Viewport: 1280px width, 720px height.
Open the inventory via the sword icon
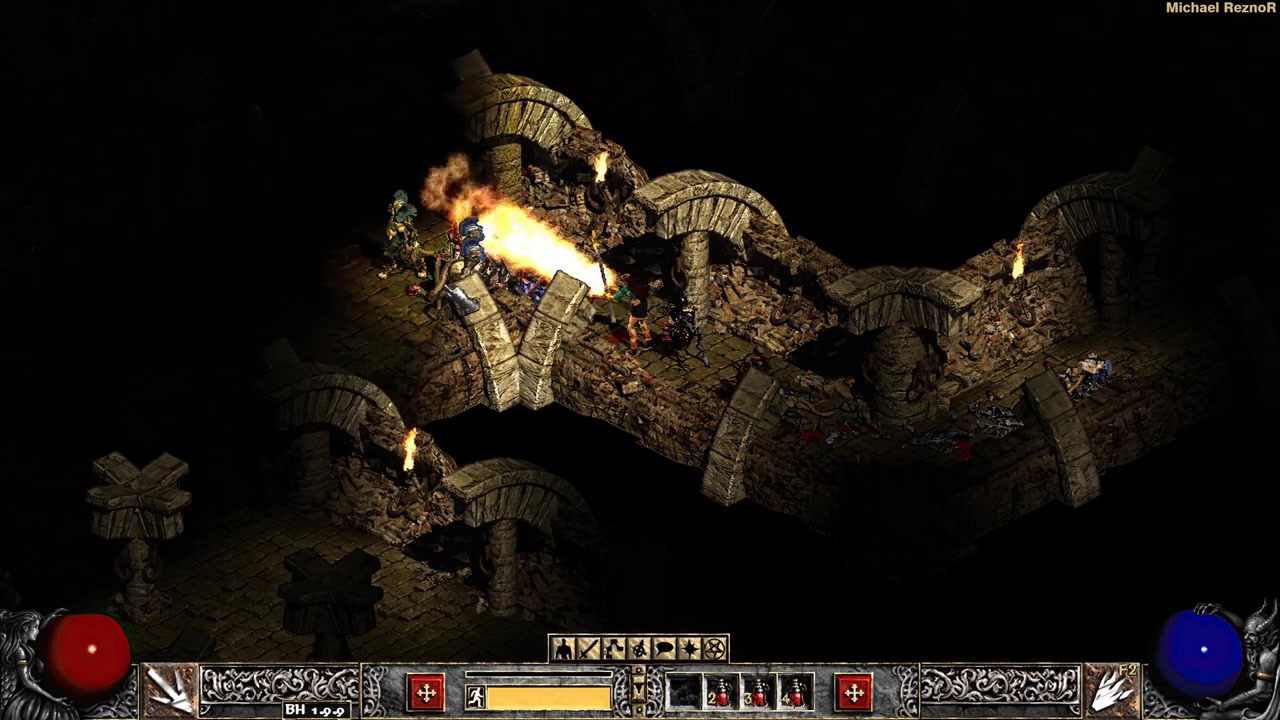(x=588, y=650)
